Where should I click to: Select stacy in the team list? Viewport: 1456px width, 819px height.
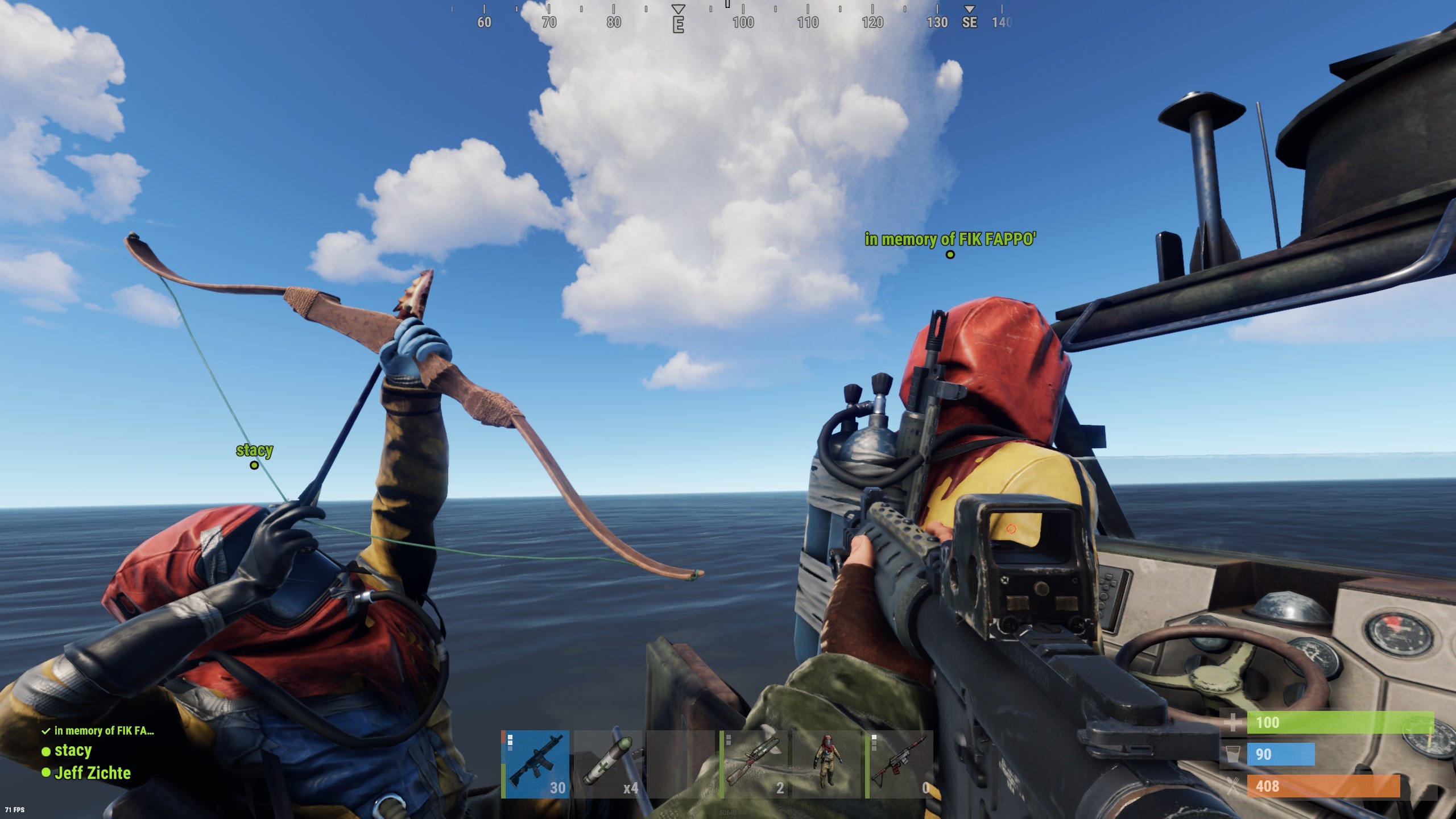tap(73, 751)
